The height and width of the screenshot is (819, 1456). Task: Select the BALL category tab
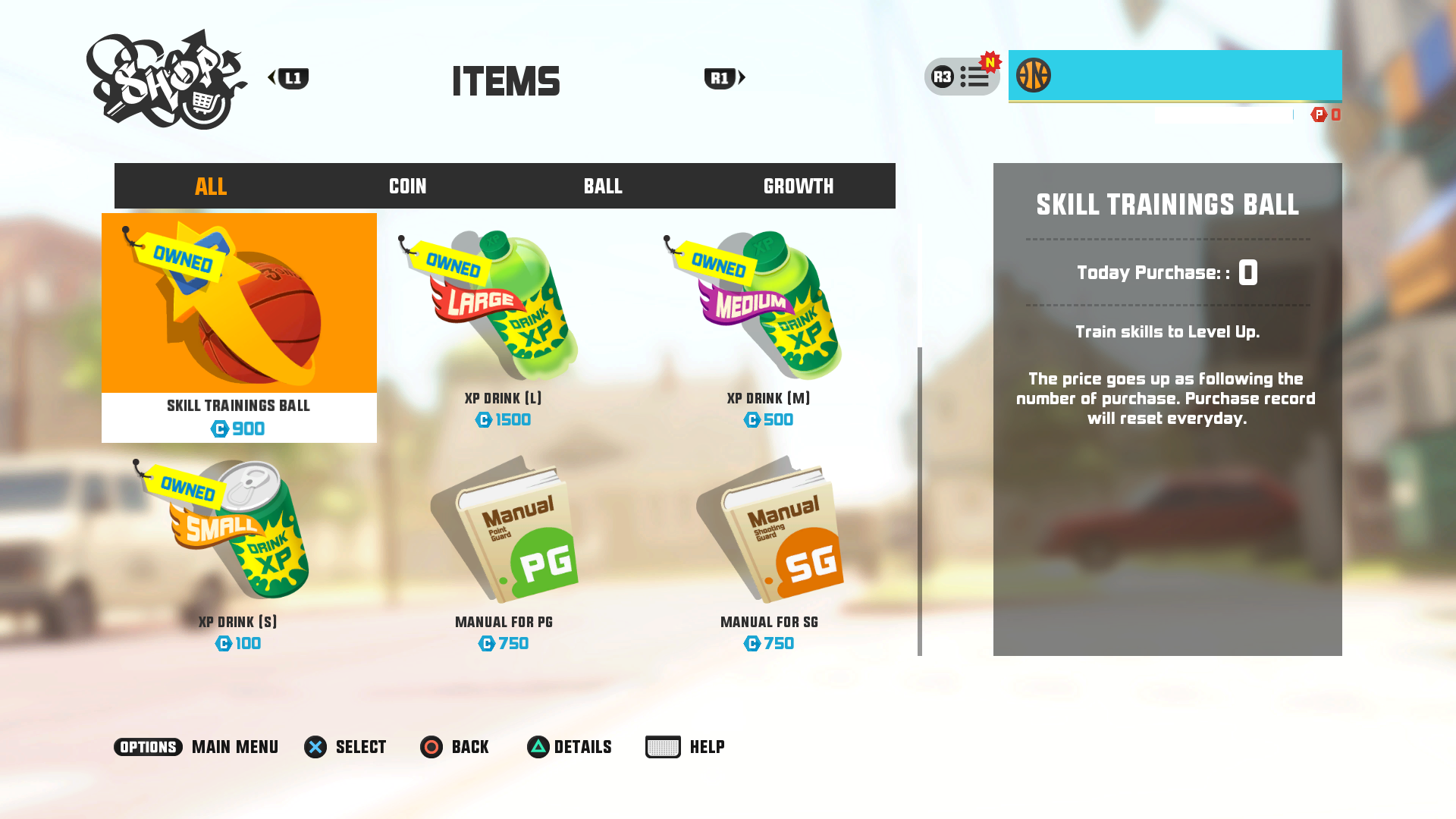click(603, 186)
